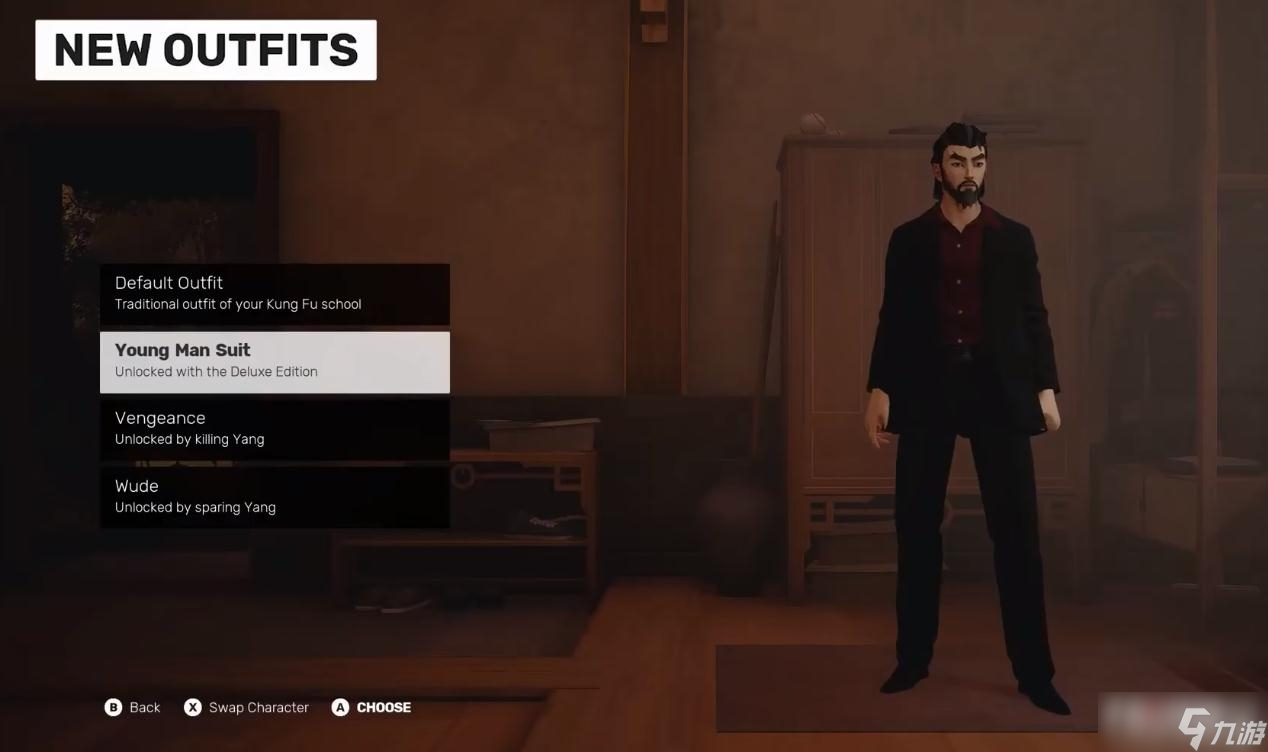The width and height of the screenshot is (1268, 752).
Task: Click the Swap Character option
Action: click(247, 707)
